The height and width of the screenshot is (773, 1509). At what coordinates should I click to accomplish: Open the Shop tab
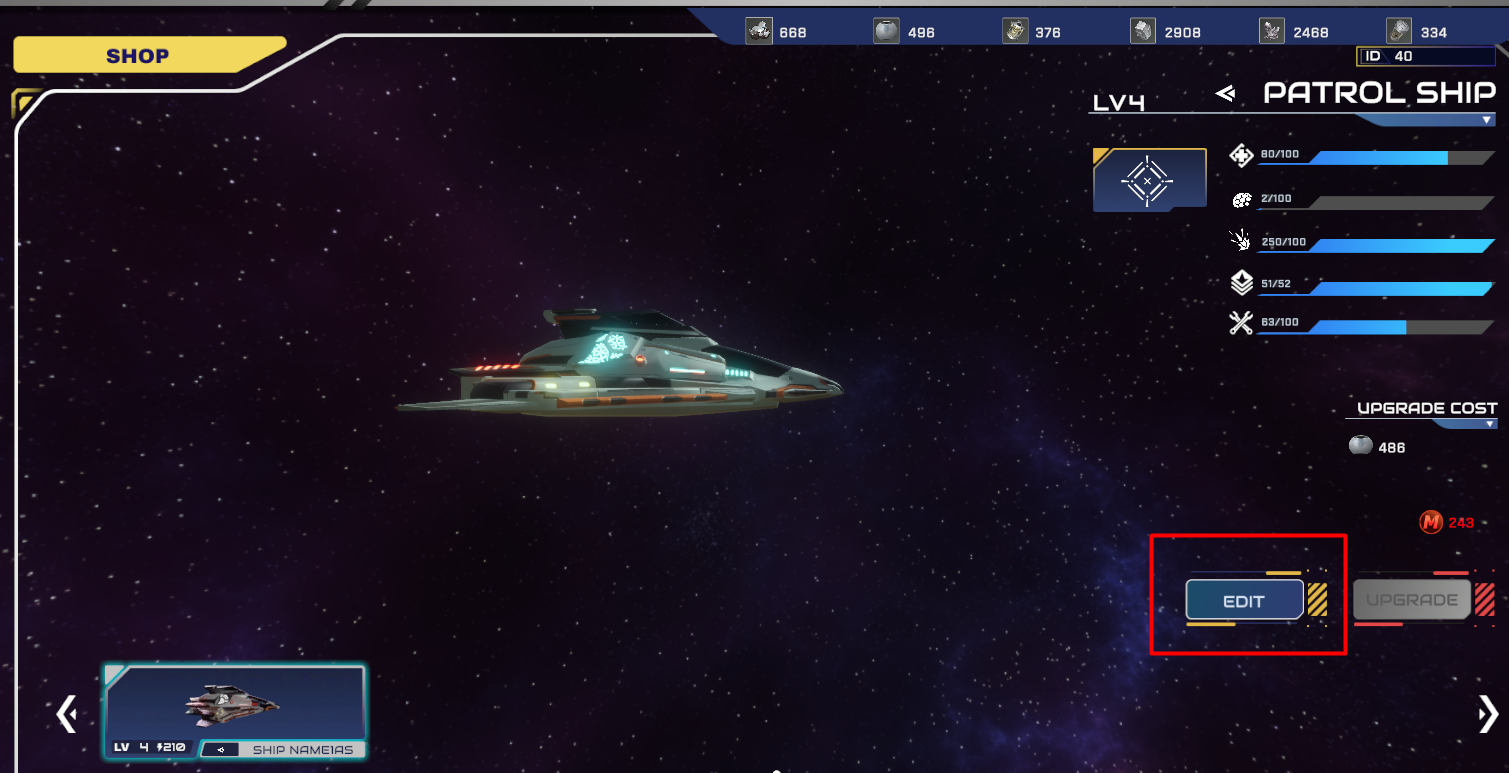pos(139,56)
